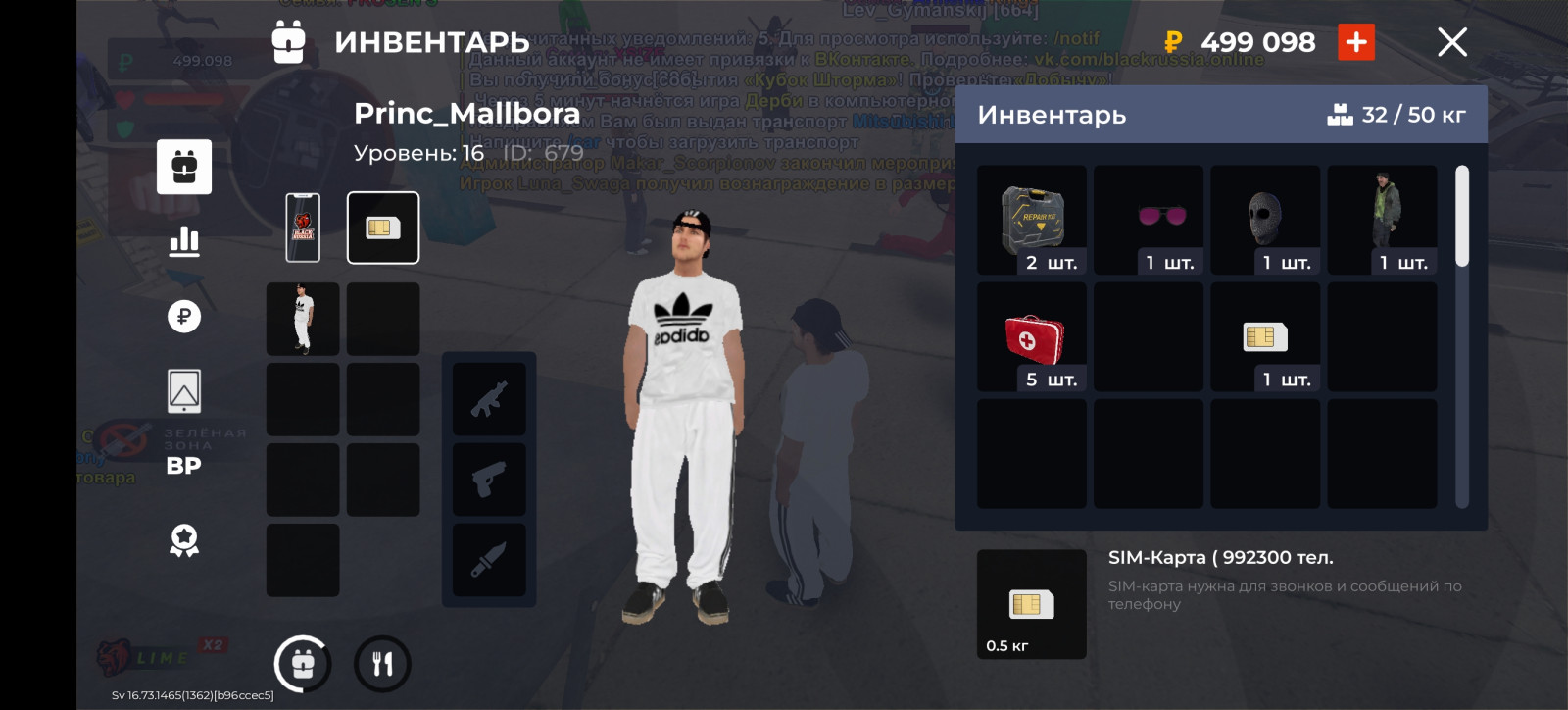Select the equipped SIM card slot
Image resolution: width=1568 pixels, height=710 pixels.
(383, 228)
